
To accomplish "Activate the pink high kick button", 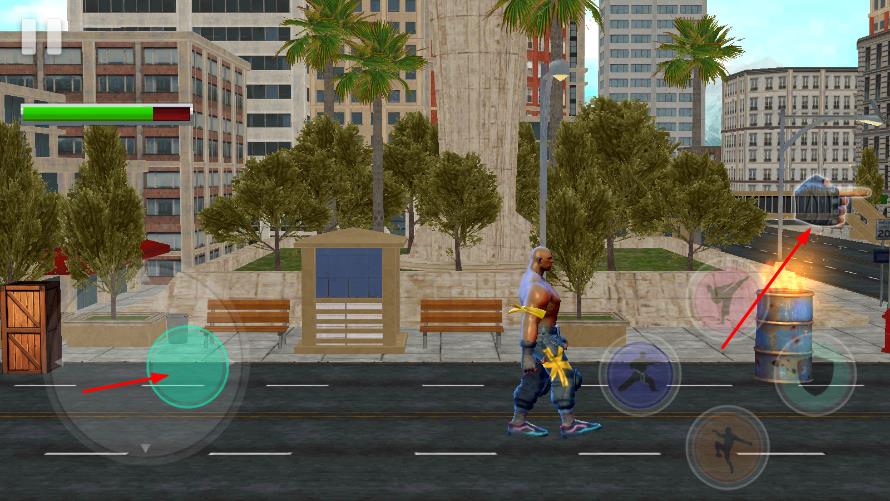I will (x=725, y=298).
